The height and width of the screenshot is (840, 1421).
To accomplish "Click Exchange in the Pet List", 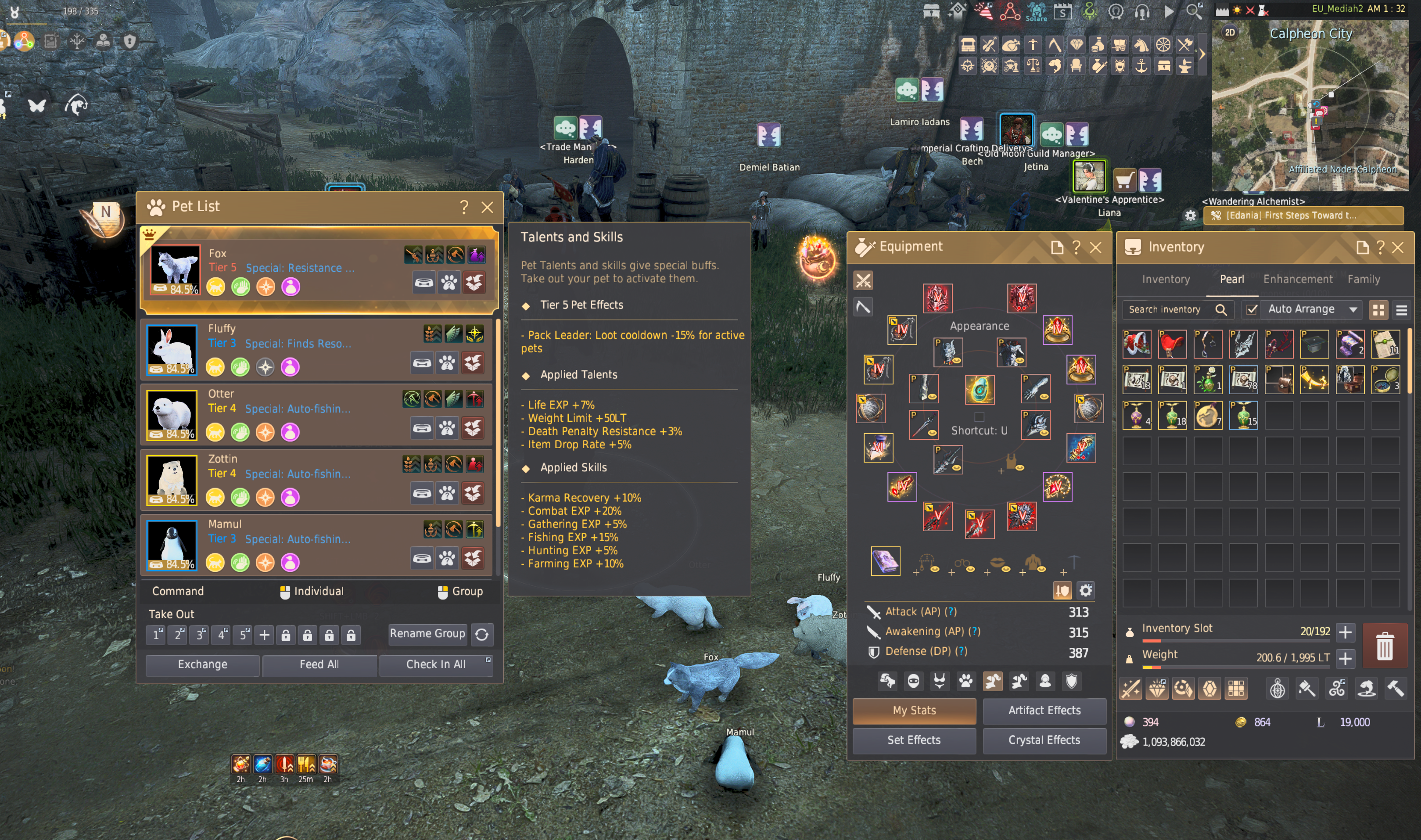I will click(x=203, y=664).
